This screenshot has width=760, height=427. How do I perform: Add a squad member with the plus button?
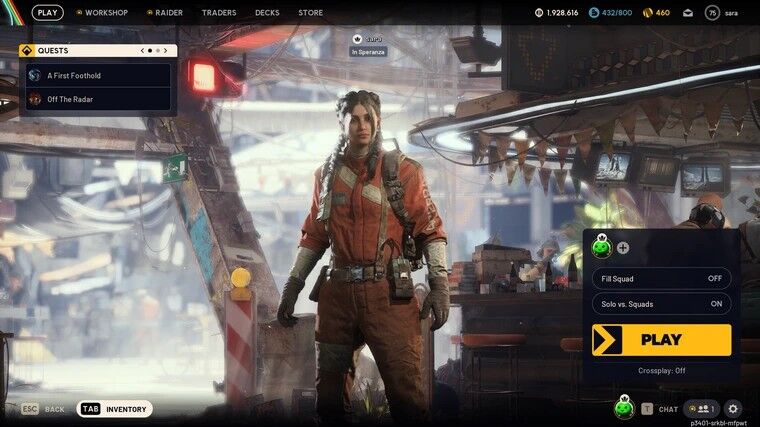(623, 248)
